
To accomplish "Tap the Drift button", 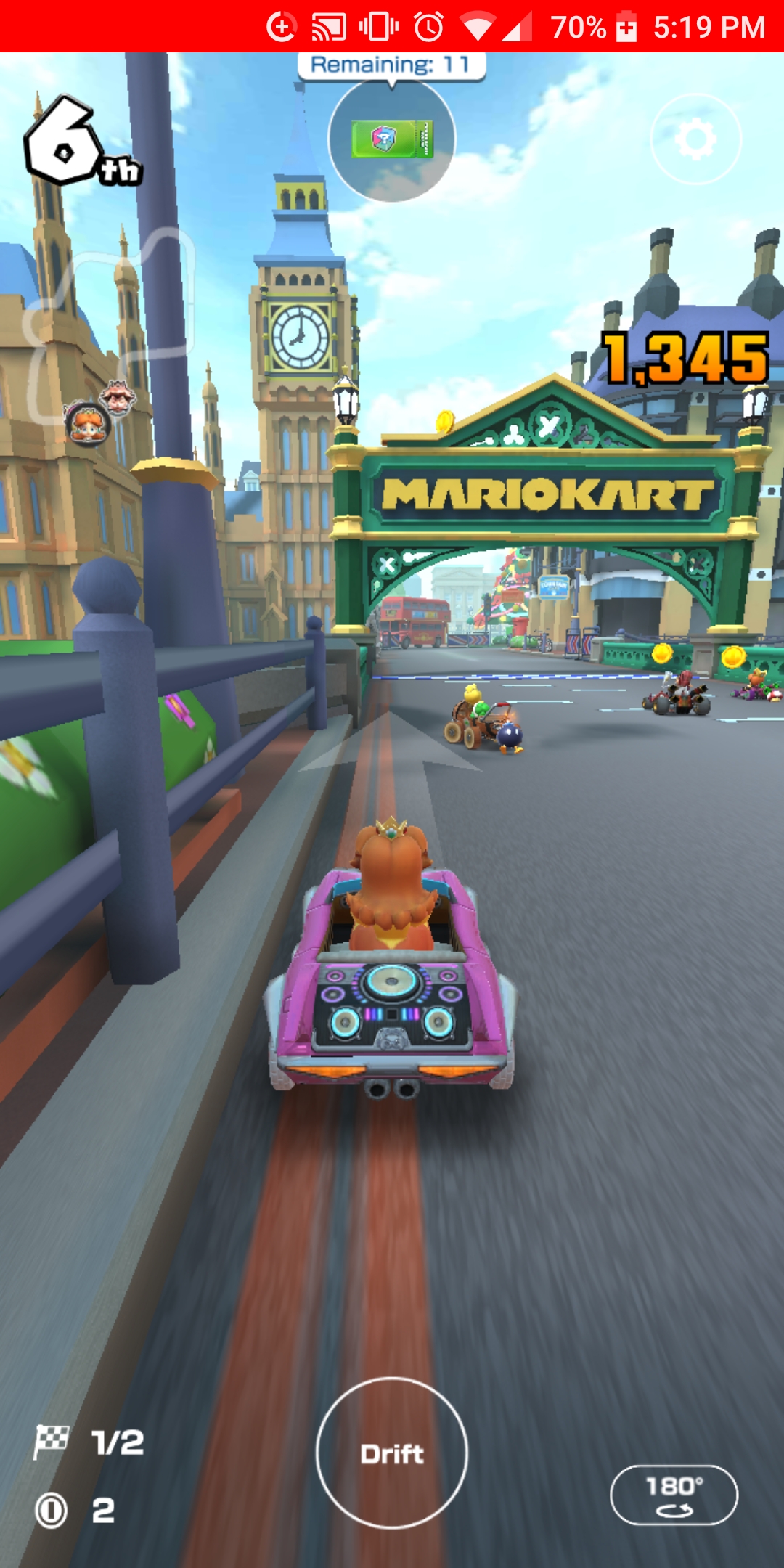I will click(392, 1453).
